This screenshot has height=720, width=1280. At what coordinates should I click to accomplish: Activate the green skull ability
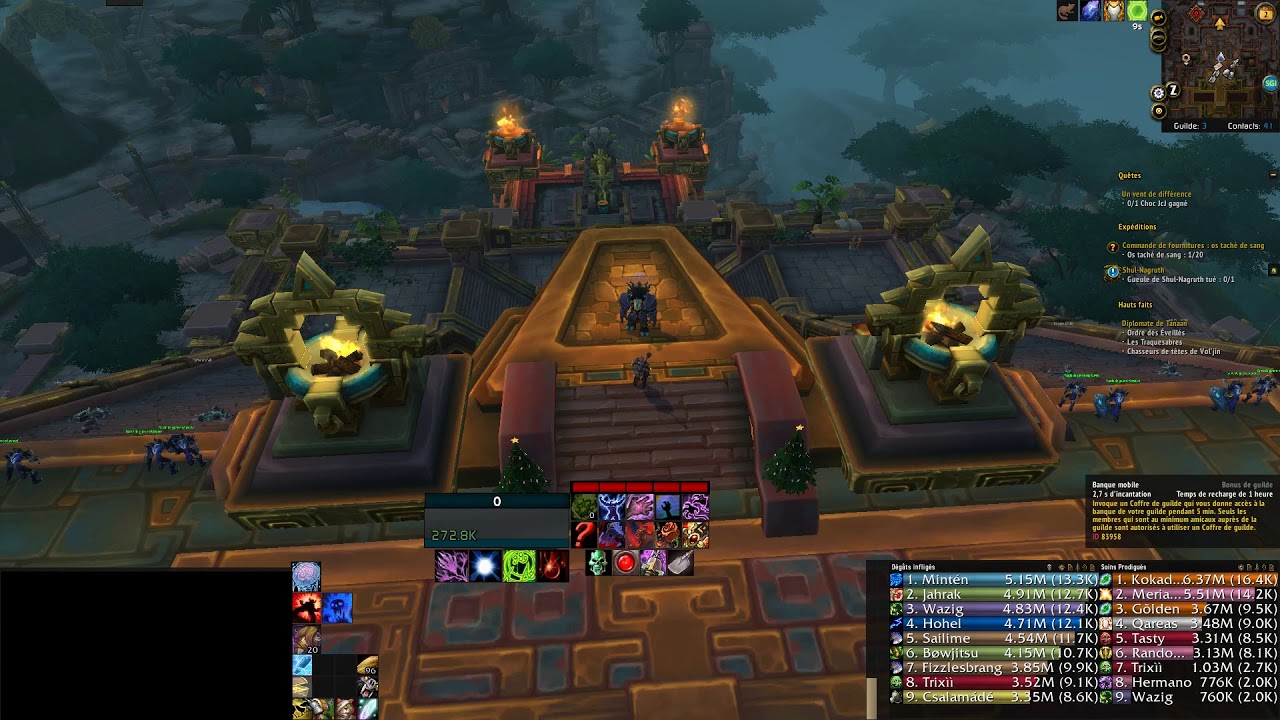[x=598, y=563]
